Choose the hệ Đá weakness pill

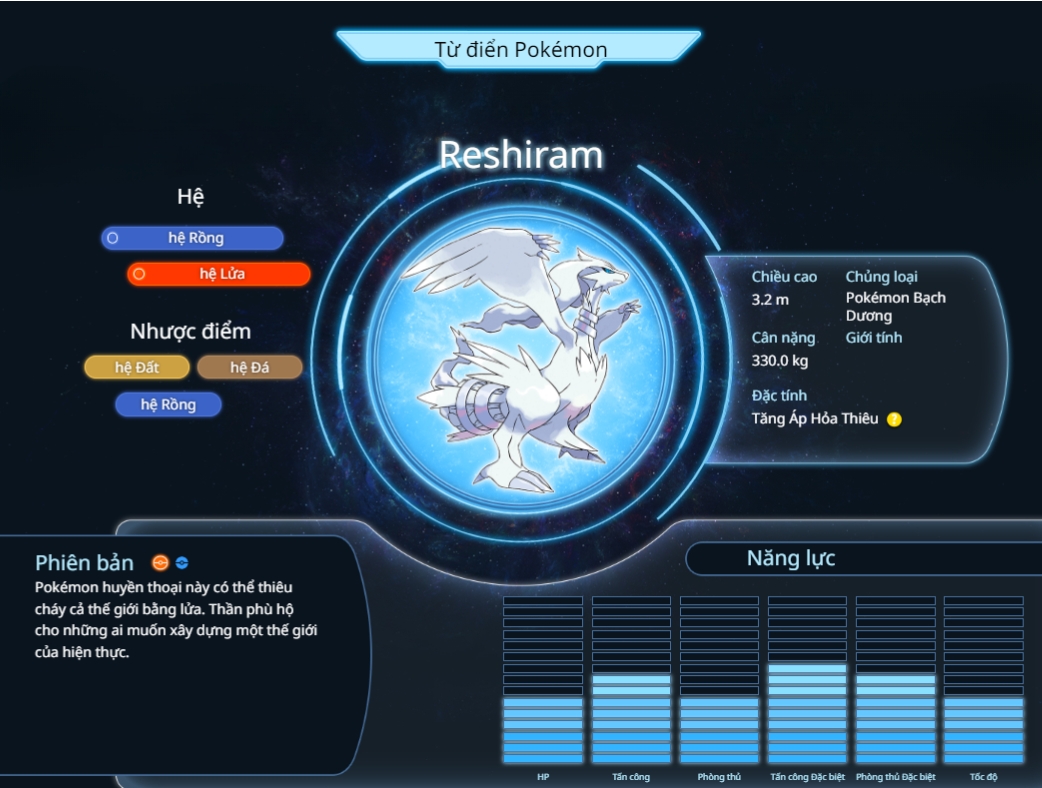[249, 368]
